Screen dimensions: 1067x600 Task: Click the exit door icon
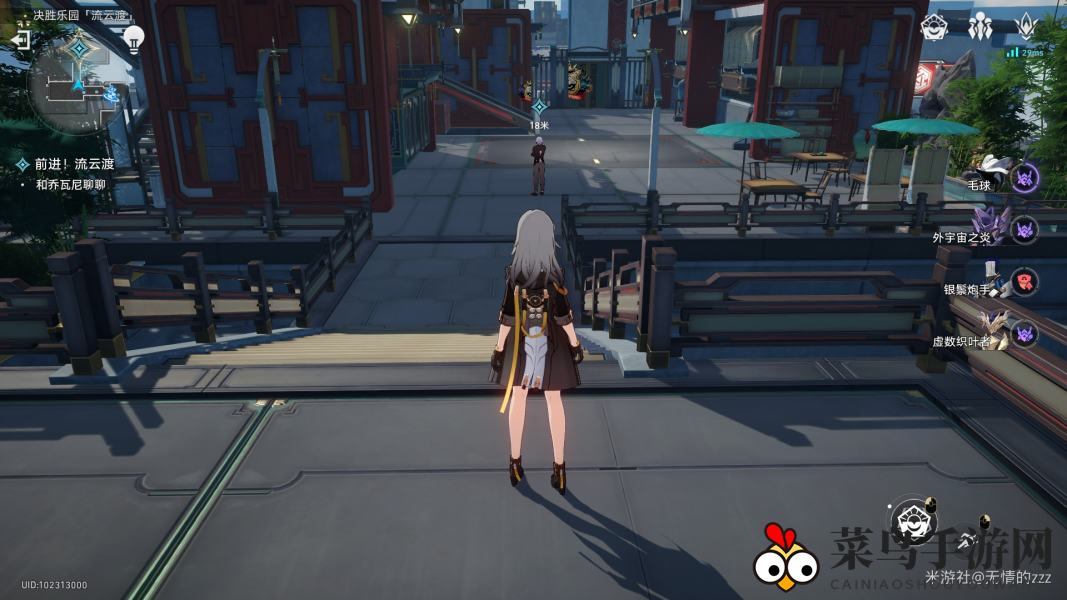click(19, 39)
